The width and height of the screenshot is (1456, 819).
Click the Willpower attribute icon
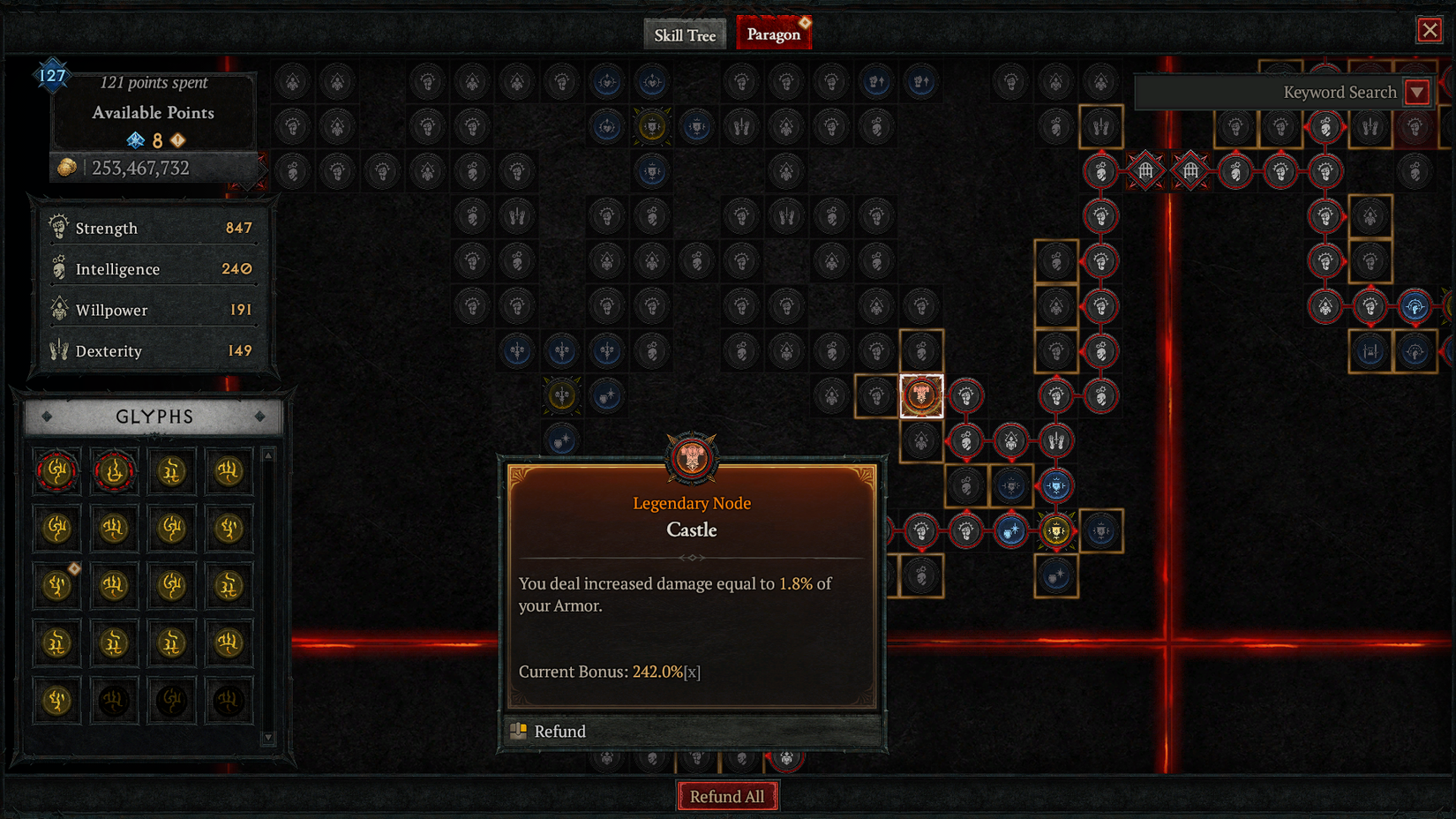[58, 310]
